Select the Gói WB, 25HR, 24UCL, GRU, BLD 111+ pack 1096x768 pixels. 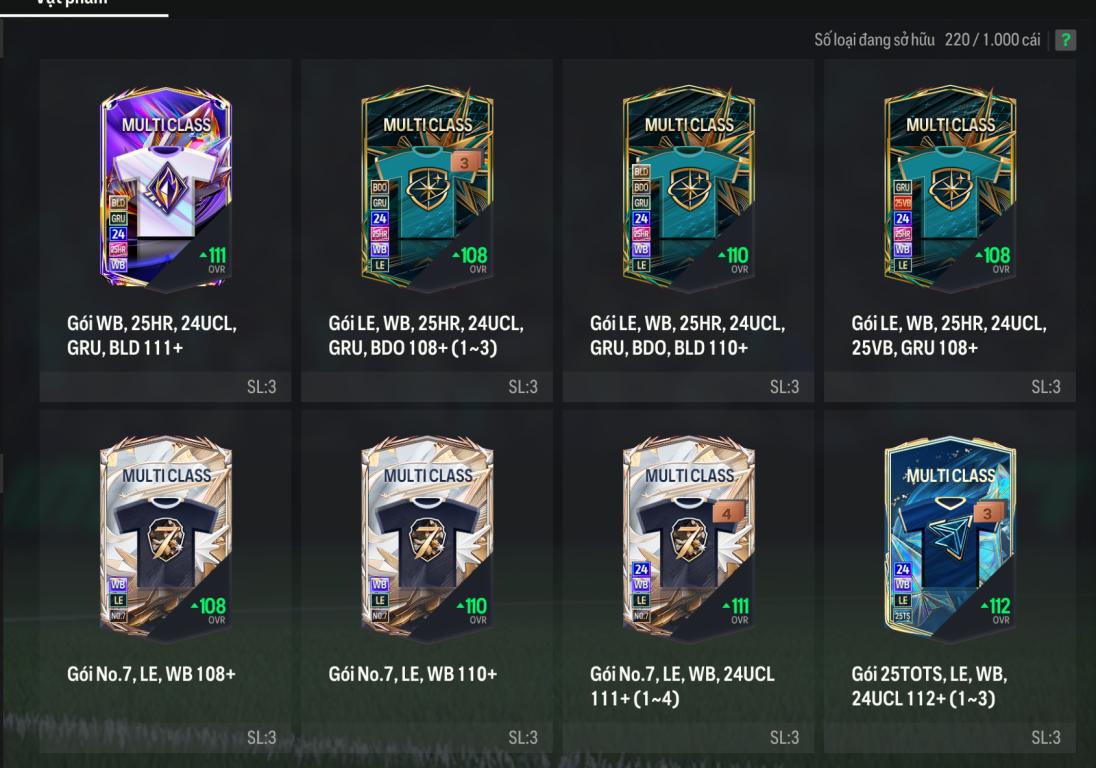166,190
